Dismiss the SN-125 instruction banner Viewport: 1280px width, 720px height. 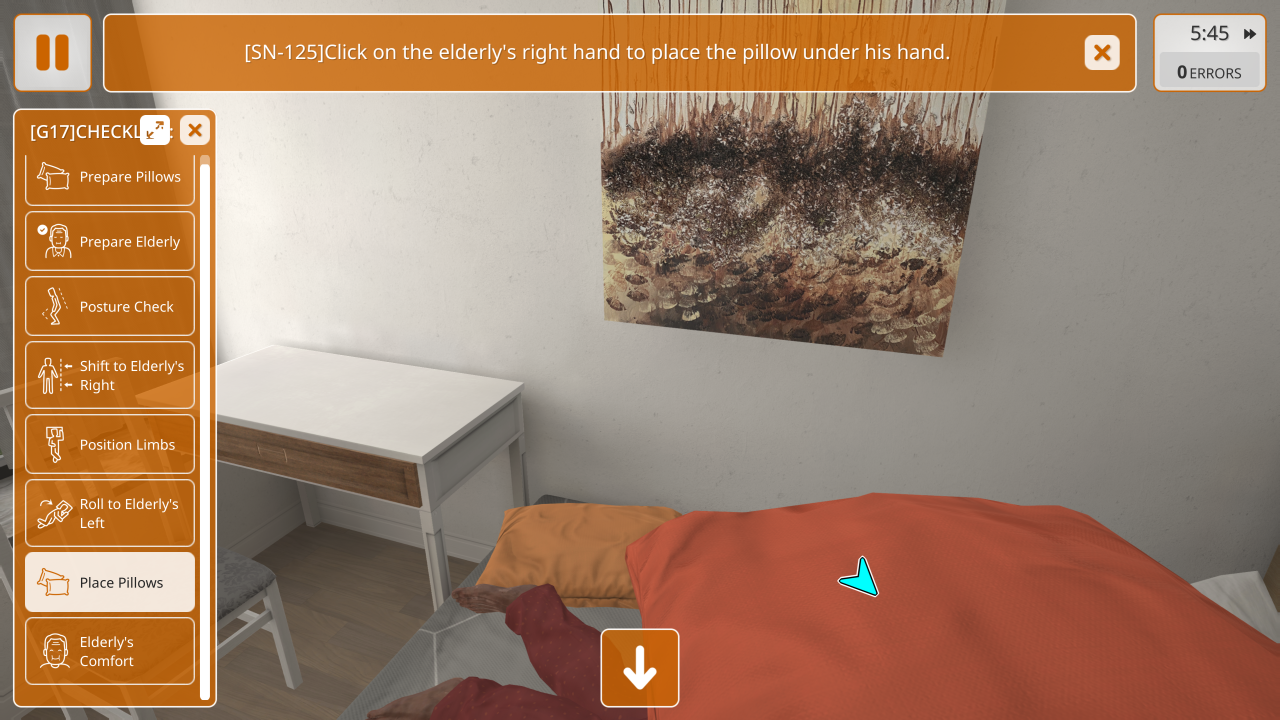[x=1102, y=53]
